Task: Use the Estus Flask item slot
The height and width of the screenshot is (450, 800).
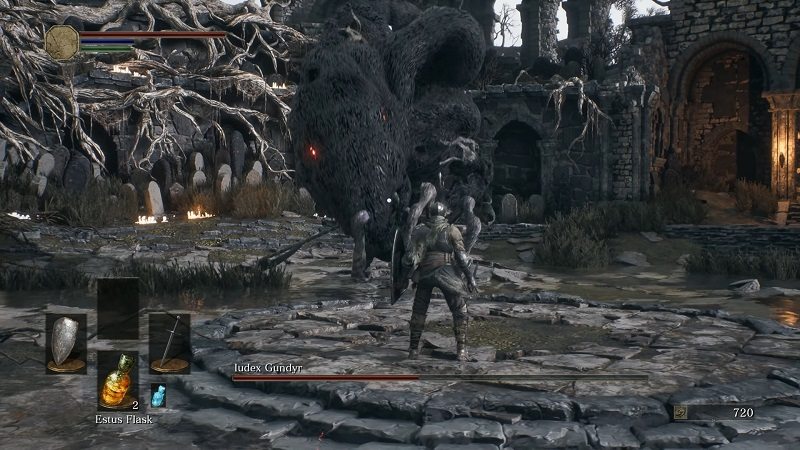Action: tap(118, 381)
